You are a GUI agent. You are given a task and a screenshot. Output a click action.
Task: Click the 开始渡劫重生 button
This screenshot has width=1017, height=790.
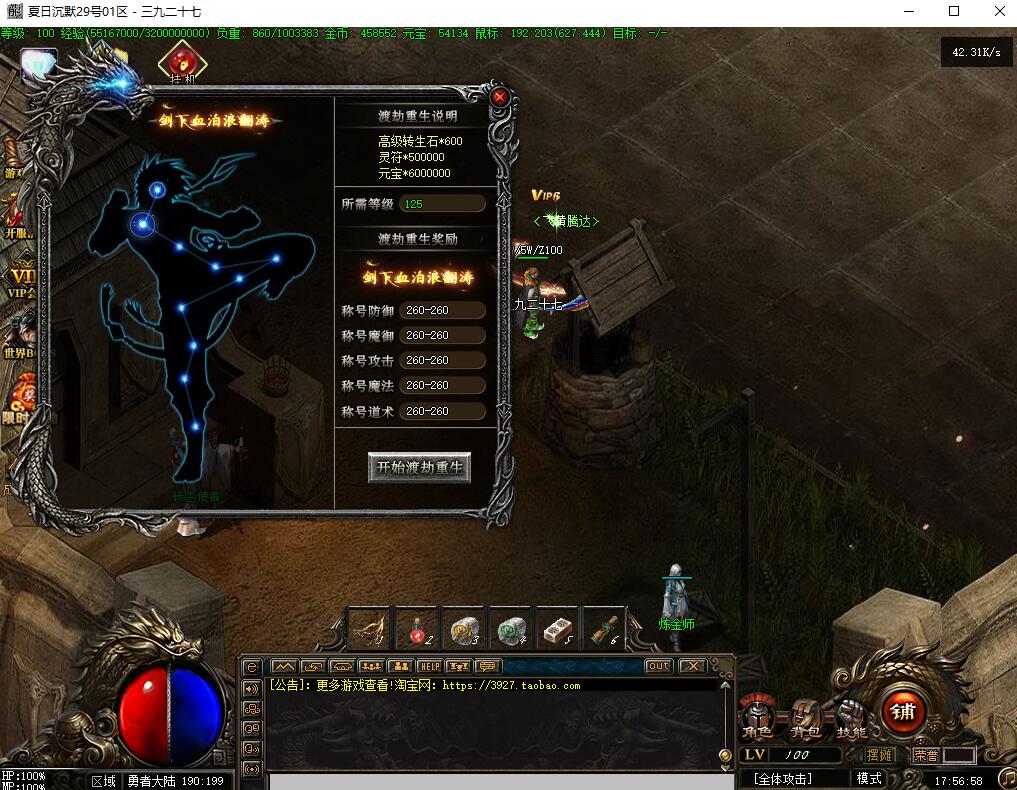point(419,467)
